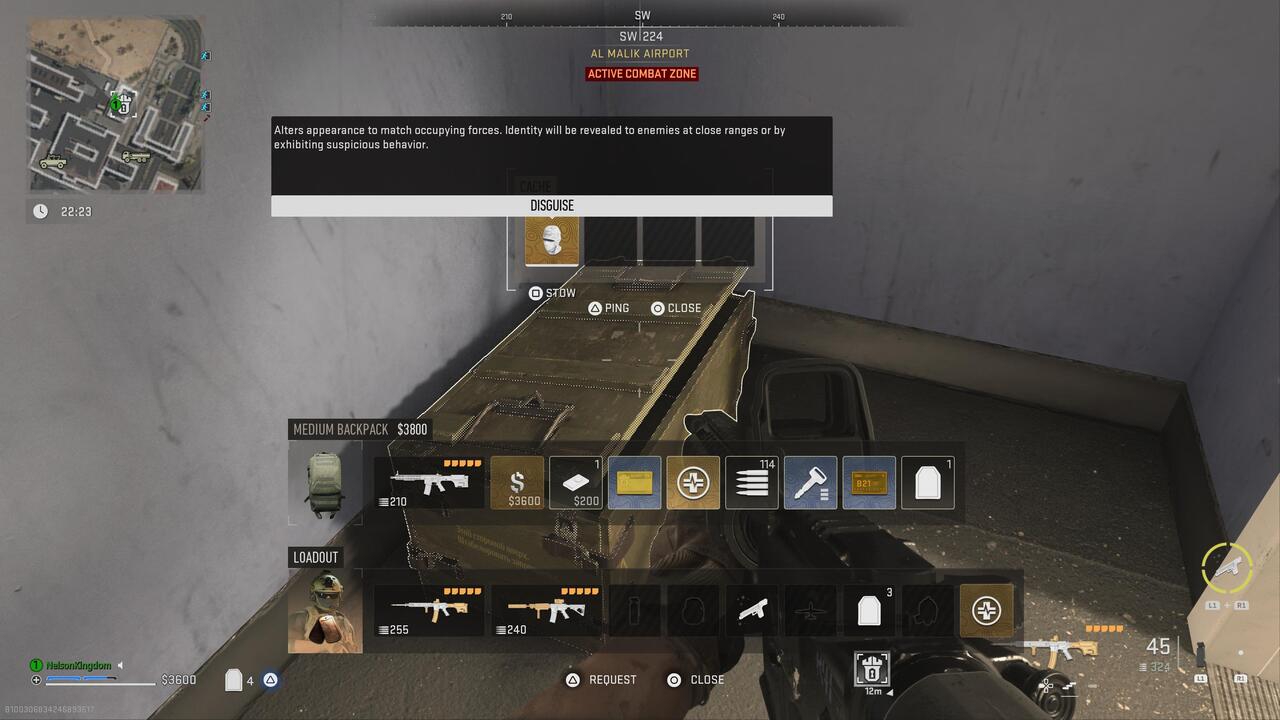Viewport: 1280px width, 720px height.
Task: Select the $200 cash item
Action: coord(575,482)
